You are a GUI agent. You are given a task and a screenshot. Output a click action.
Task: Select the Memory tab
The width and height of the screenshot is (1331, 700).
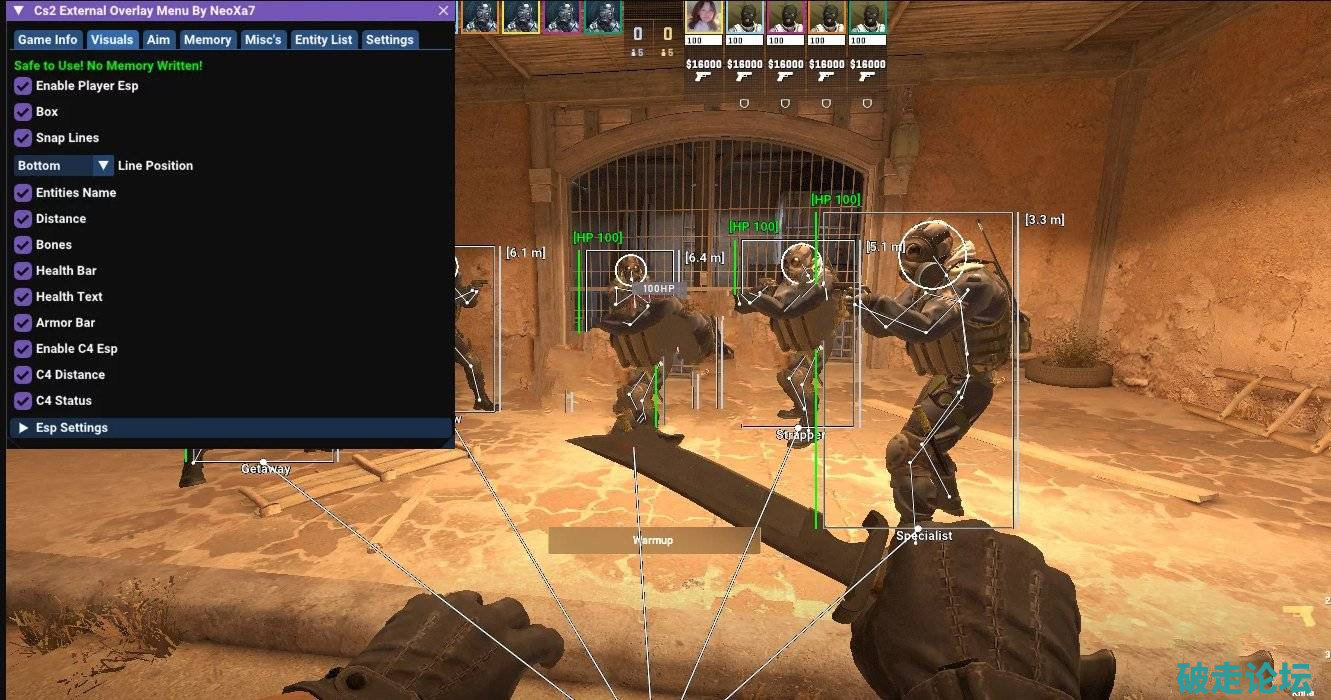(207, 40)
